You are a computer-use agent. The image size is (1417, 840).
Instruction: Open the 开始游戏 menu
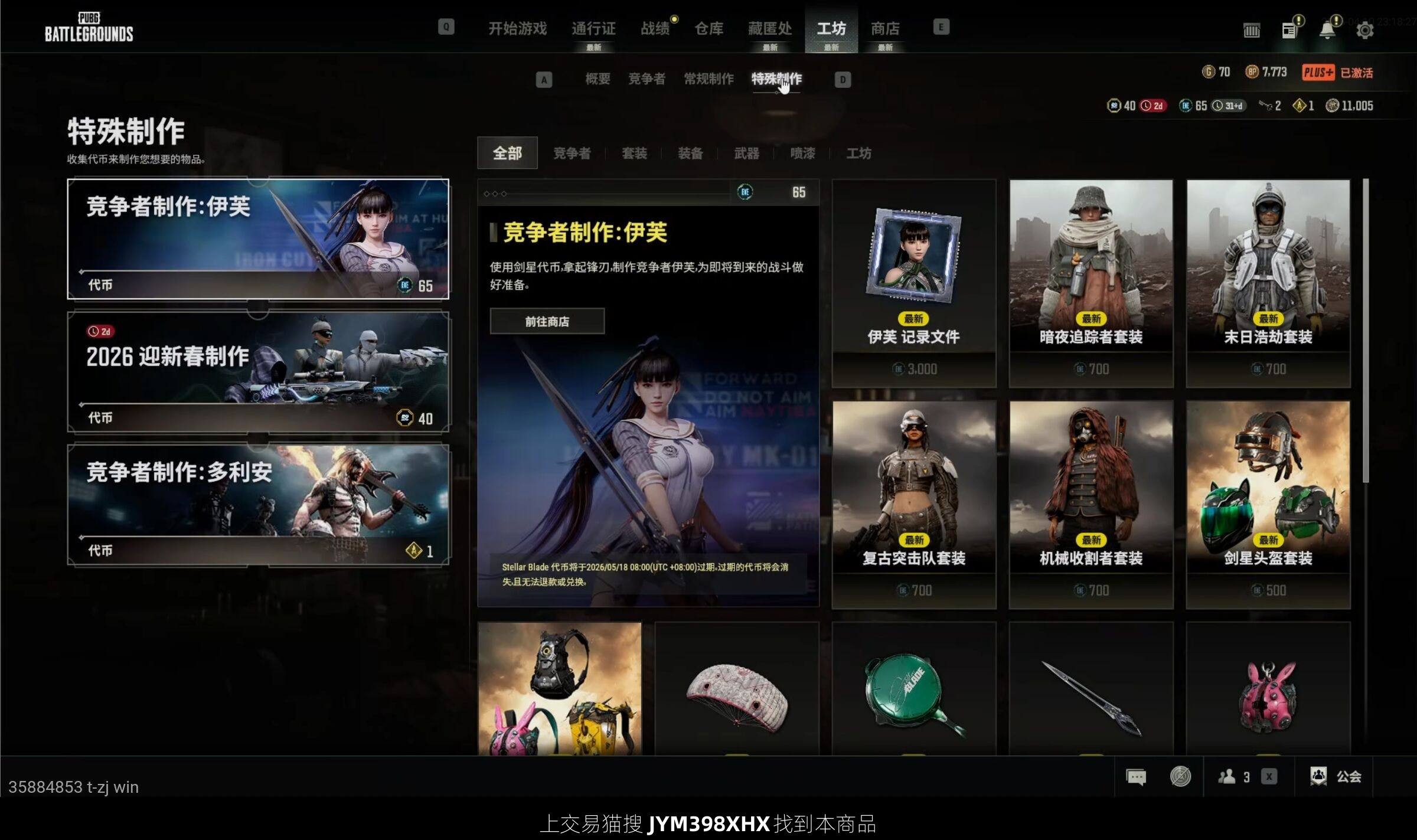coord(517,28)
